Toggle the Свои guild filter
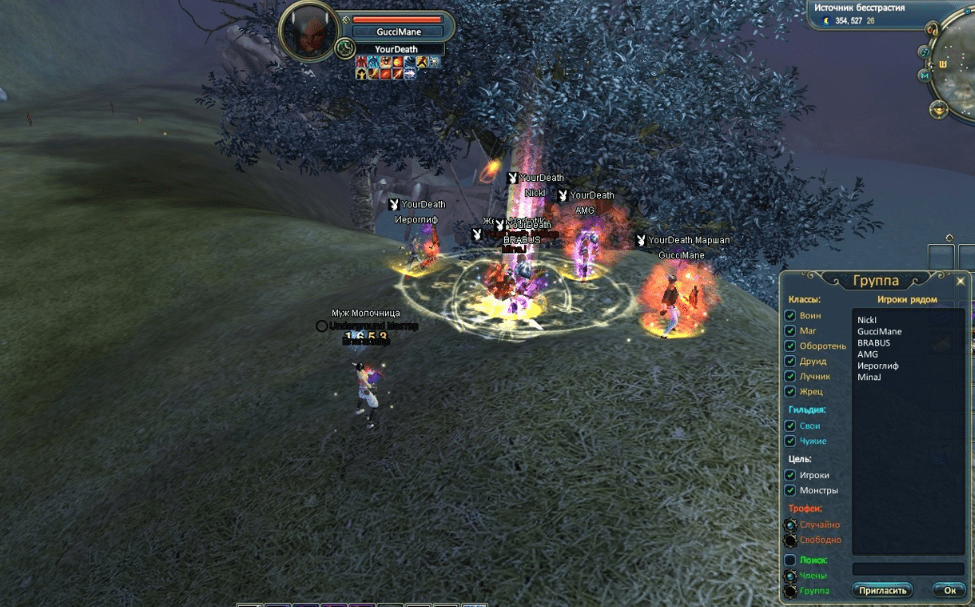 tap(790, 425)
